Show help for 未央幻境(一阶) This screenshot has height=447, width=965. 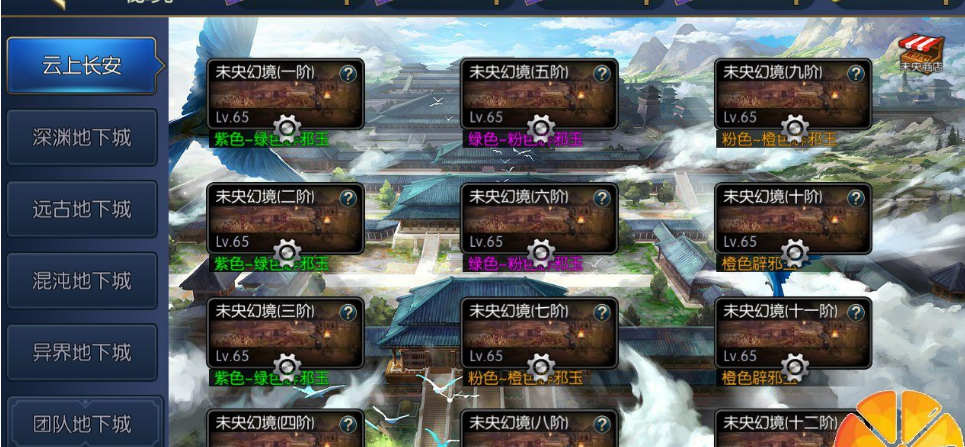[348, 73]
